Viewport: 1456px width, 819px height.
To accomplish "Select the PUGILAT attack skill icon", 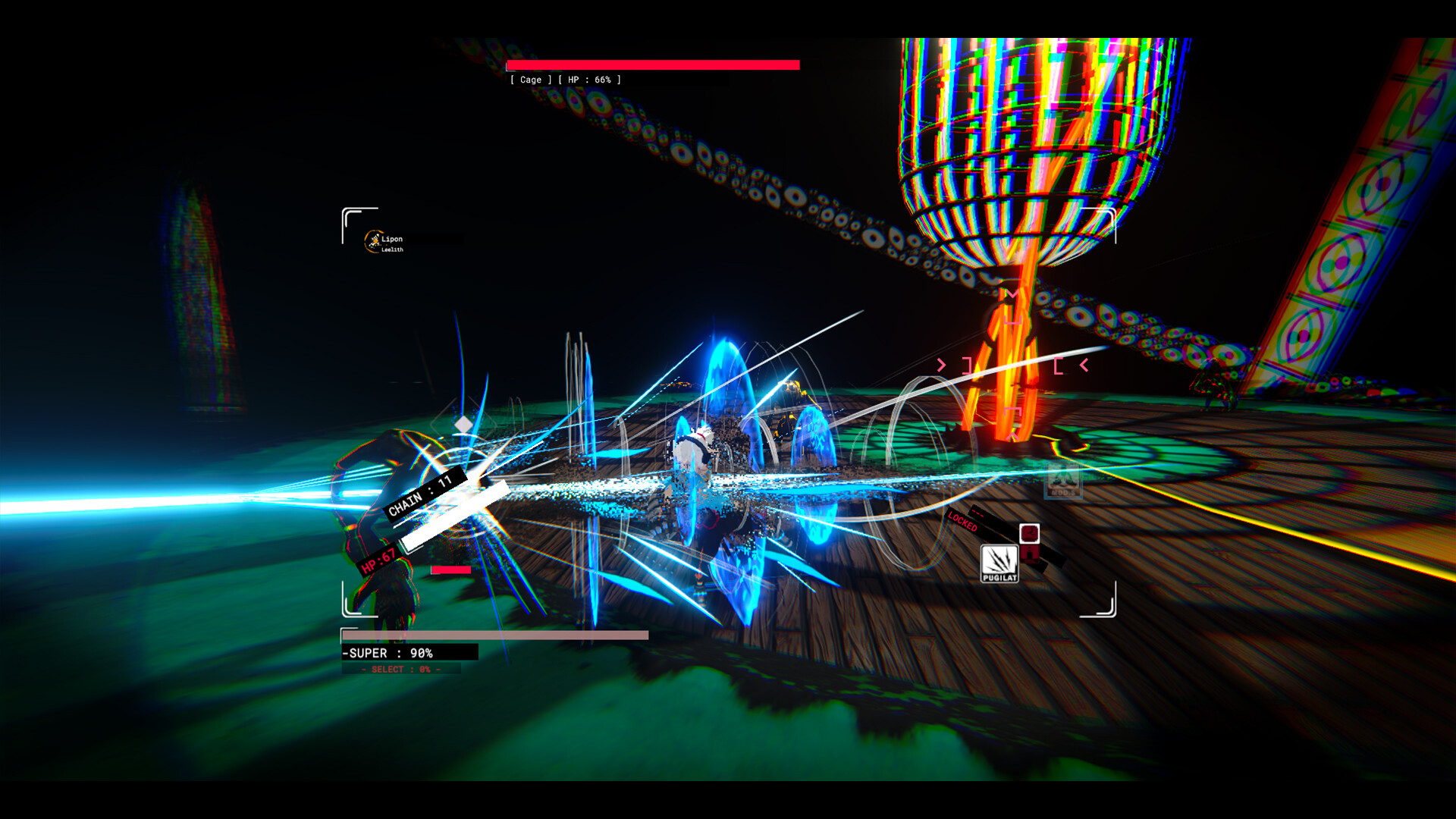I will point(999,563).
